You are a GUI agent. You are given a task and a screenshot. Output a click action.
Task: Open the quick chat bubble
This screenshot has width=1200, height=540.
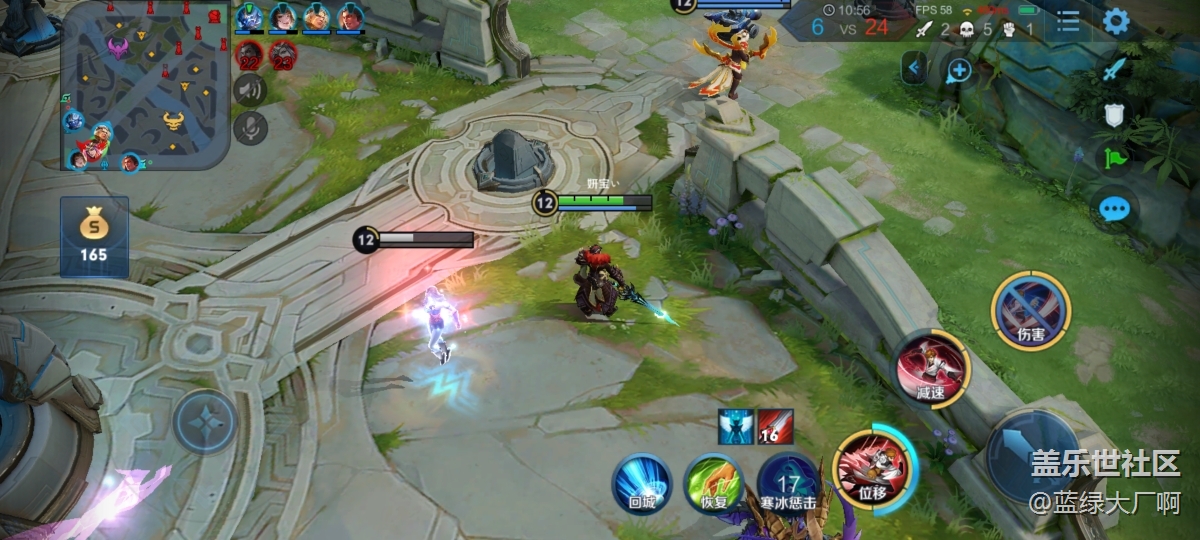coord(1114,209)
